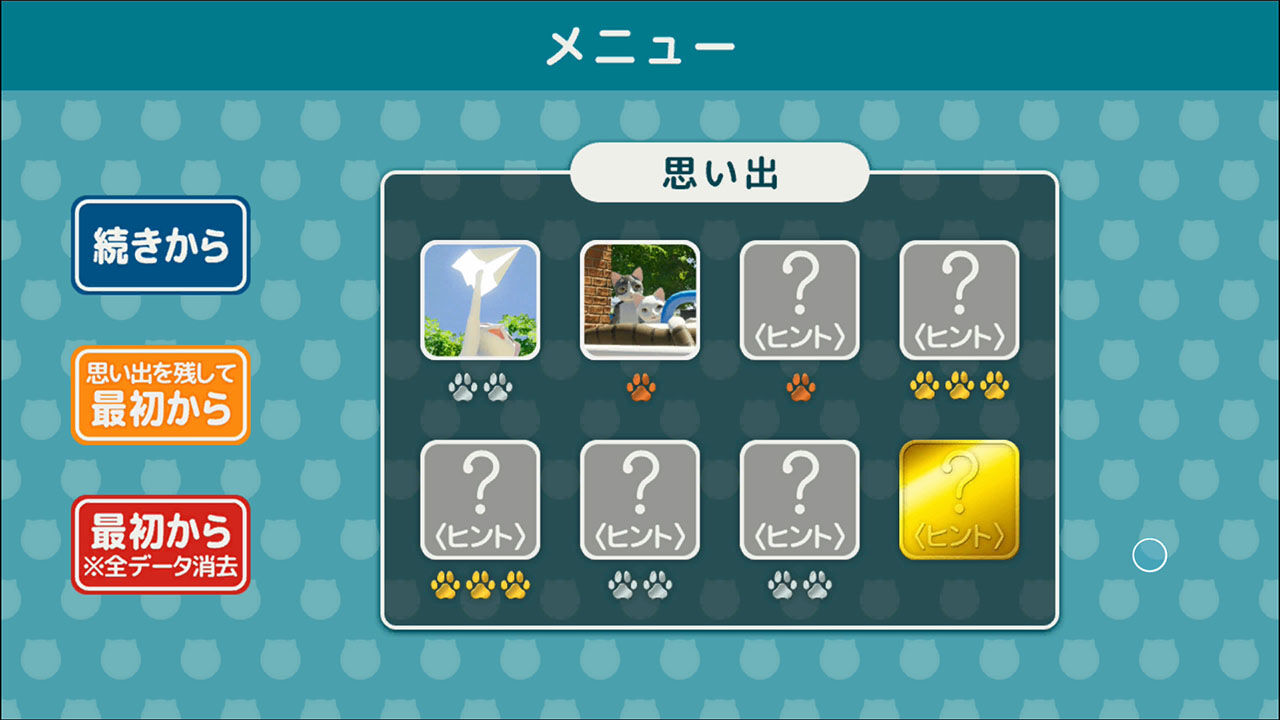The height and width of the screenshot is (720, 1280).
Task: Open the paper airplane memory thumbnail
Action: coord(483,298)
